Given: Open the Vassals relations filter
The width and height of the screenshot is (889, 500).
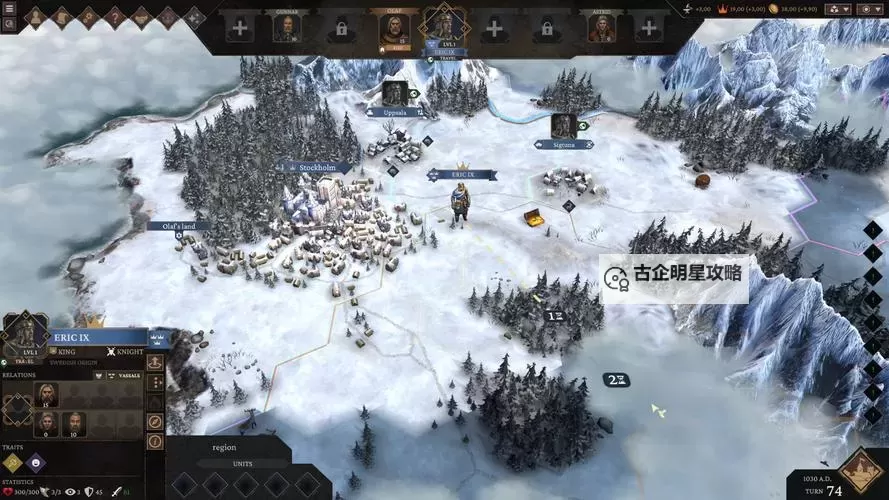Looking at the screenshot, I should (126, 375).
